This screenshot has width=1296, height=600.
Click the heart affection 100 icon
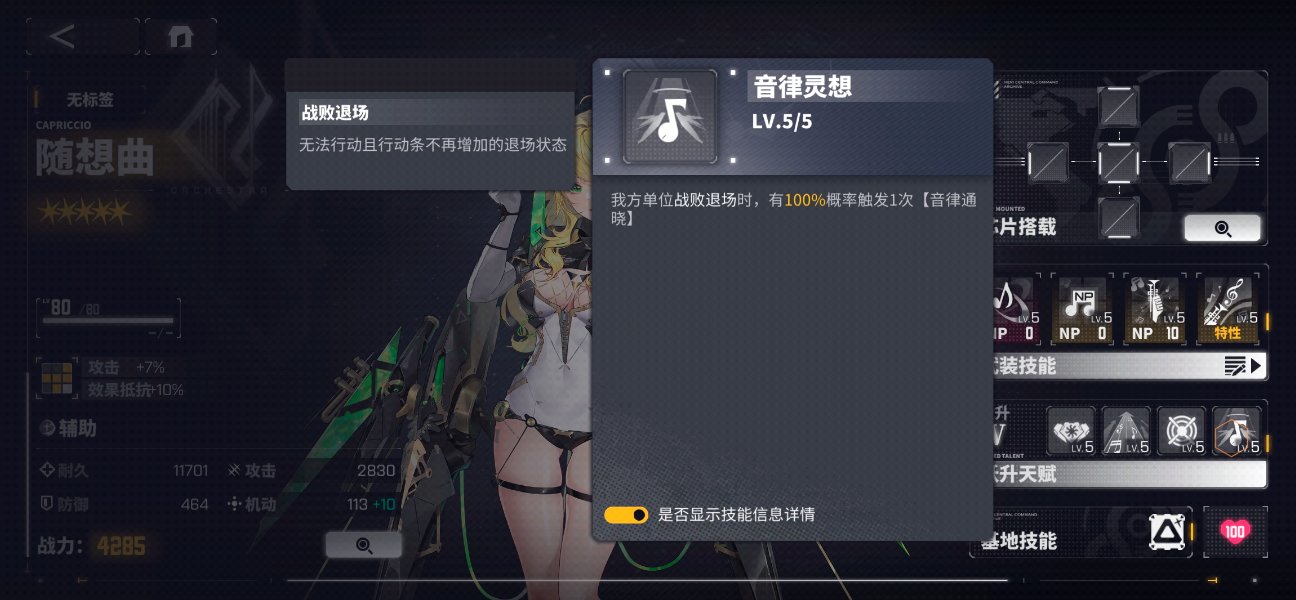tap(1235, 532)
